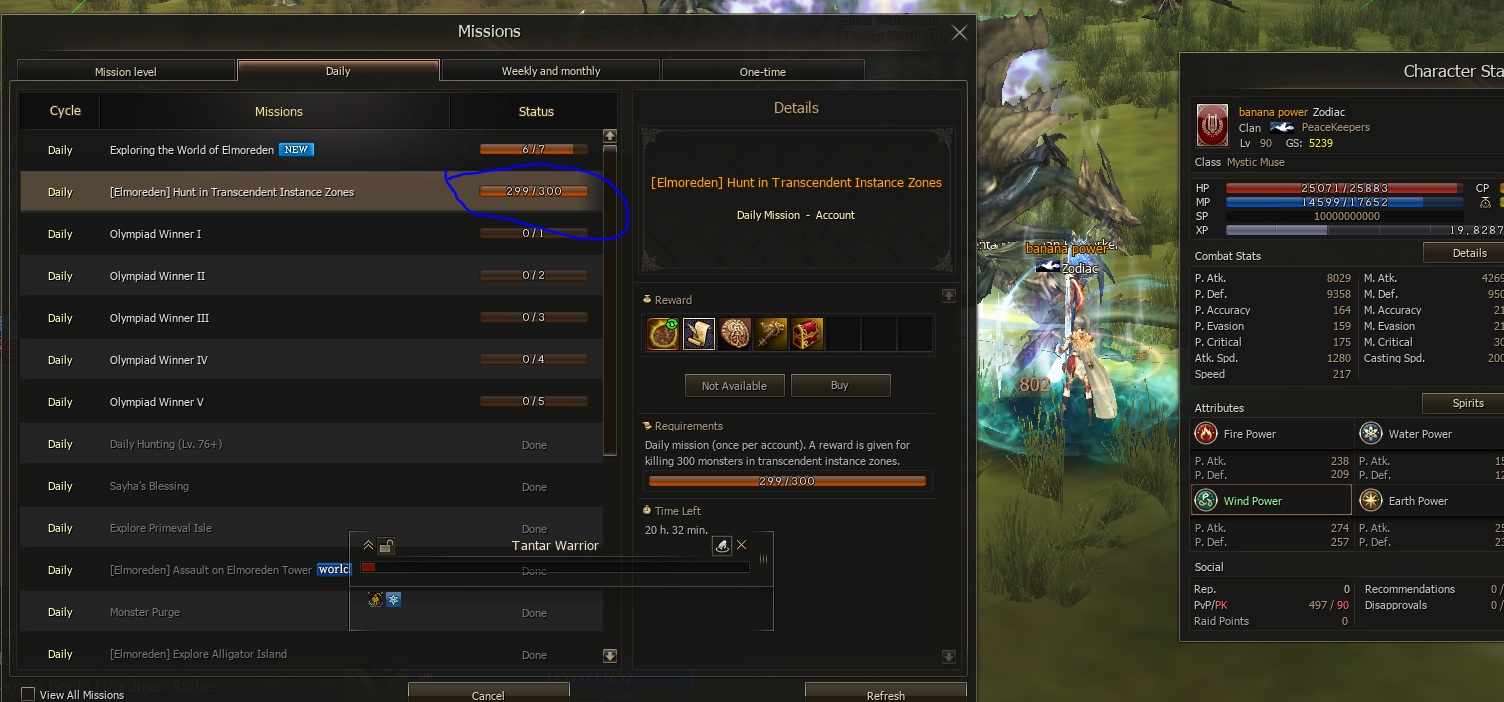This screenshot has width=1504, height=702.
Task: Toggle the View All Missions checkbox
Action: coord(28,694)
